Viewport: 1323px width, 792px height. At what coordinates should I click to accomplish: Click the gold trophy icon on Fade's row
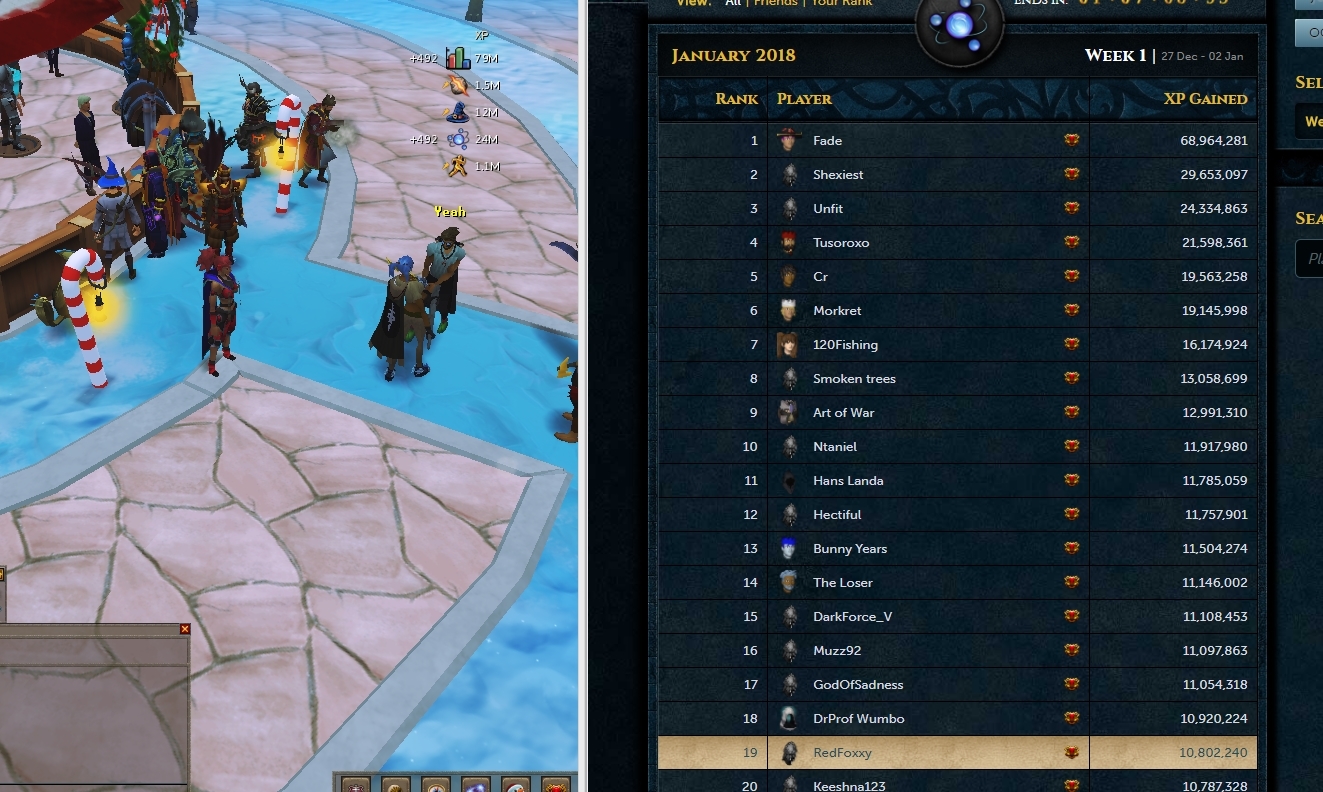pos(1071,141)
